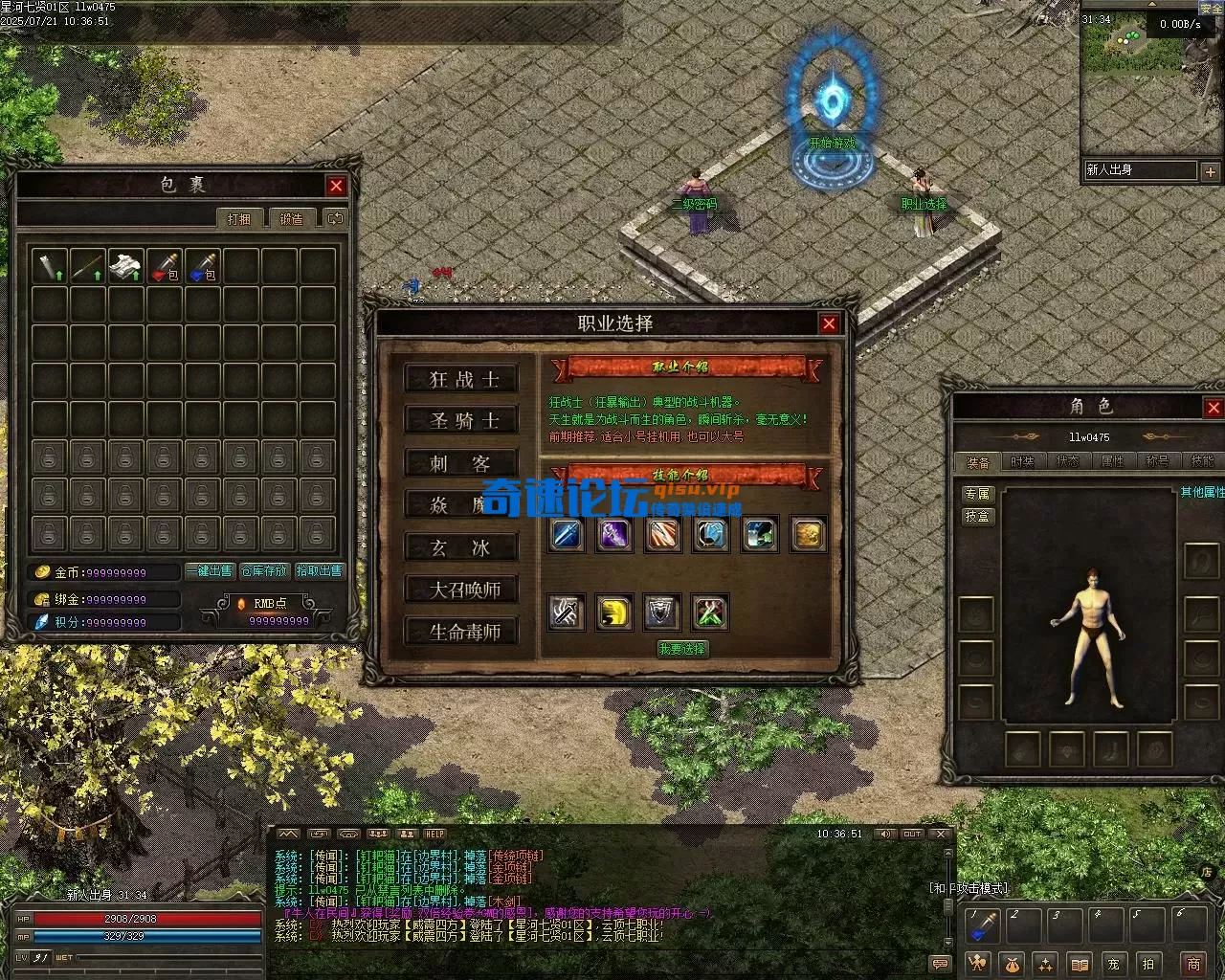
Task: Switch to the 属性 attributes tab
Action: [x=1112, y=461]
